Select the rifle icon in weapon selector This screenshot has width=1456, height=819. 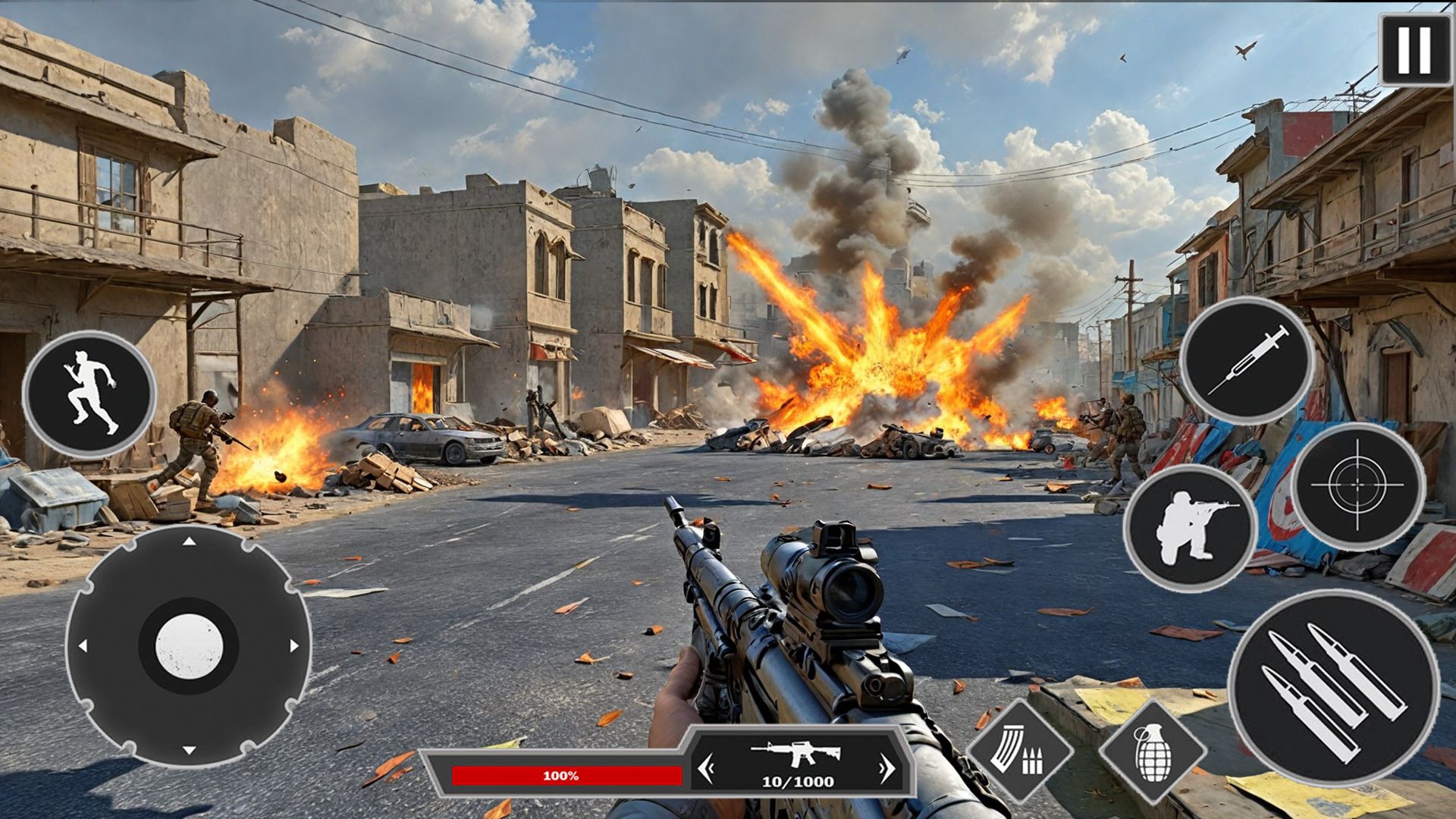coord(796,753)
